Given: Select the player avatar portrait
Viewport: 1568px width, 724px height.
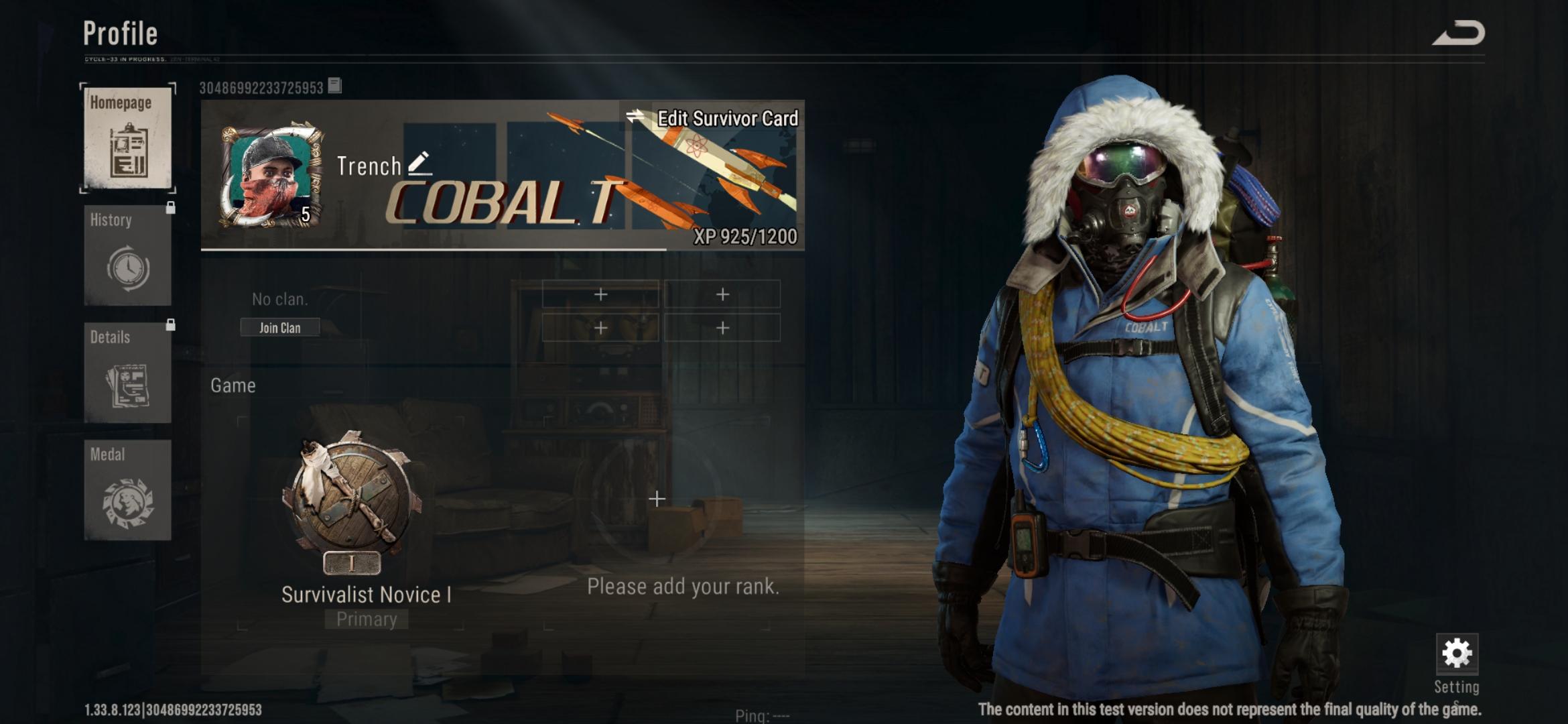Looking at the screenshot, I should [271, 176].
